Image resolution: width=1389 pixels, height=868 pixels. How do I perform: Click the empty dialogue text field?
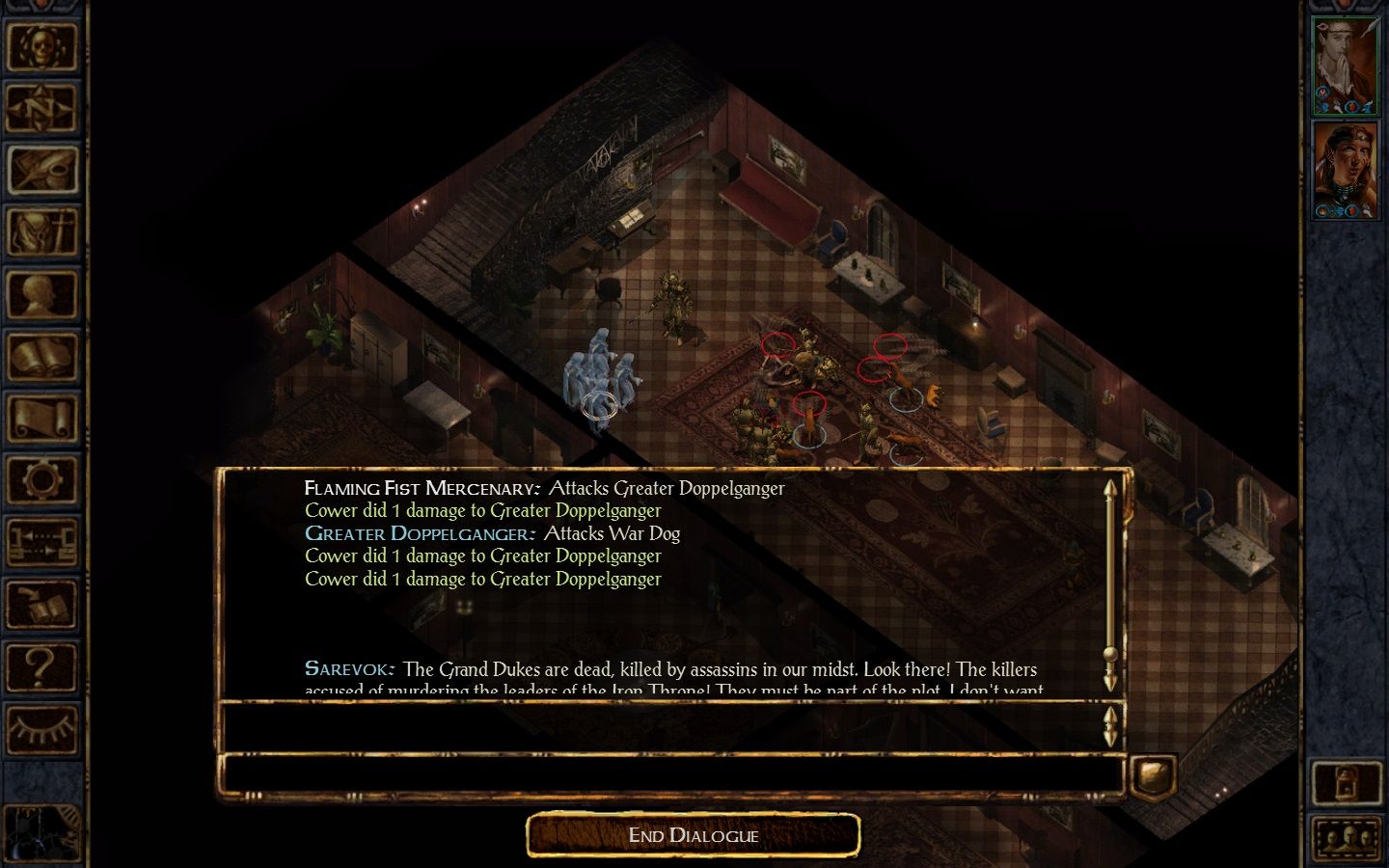(x=672, y=774)
